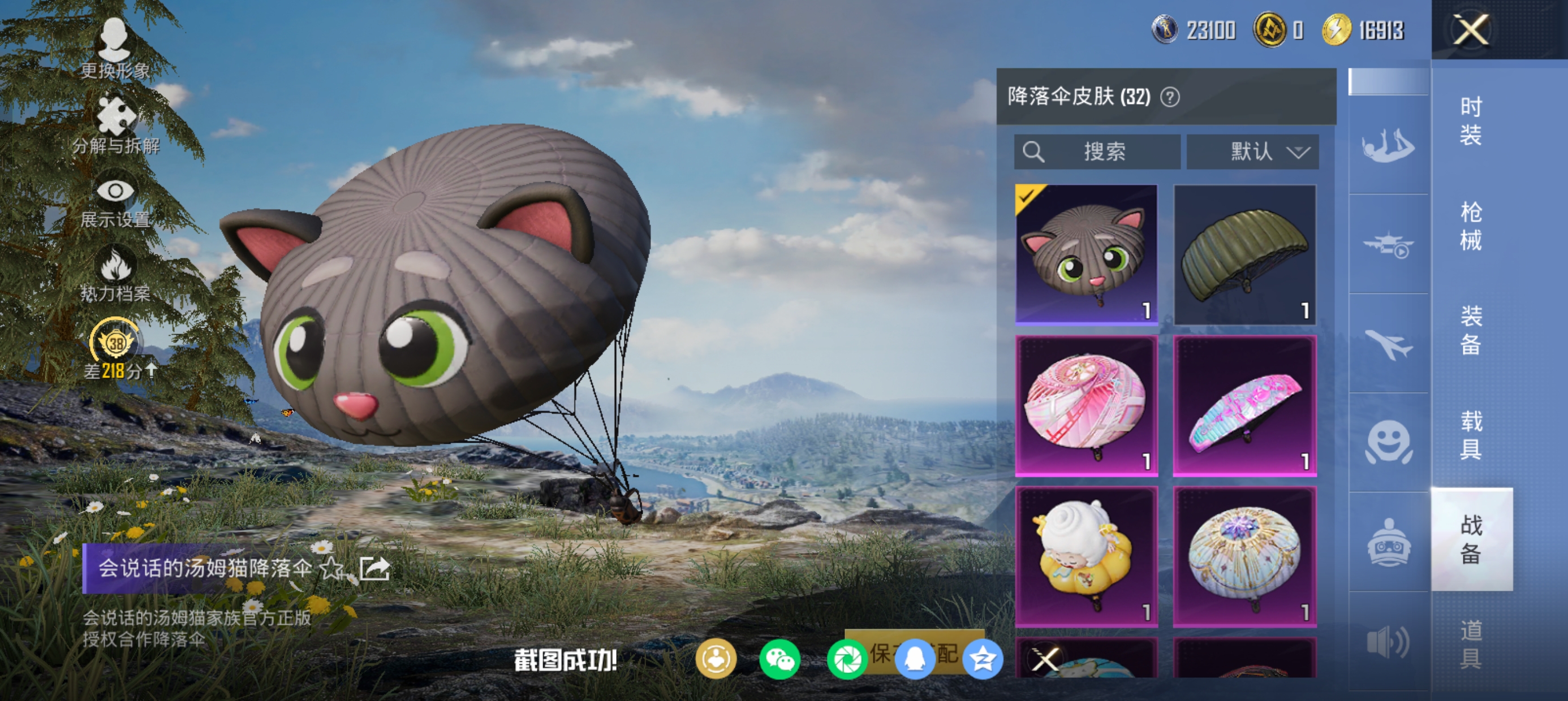Switch to the 载具 vehicles tab

(1471, 435)
